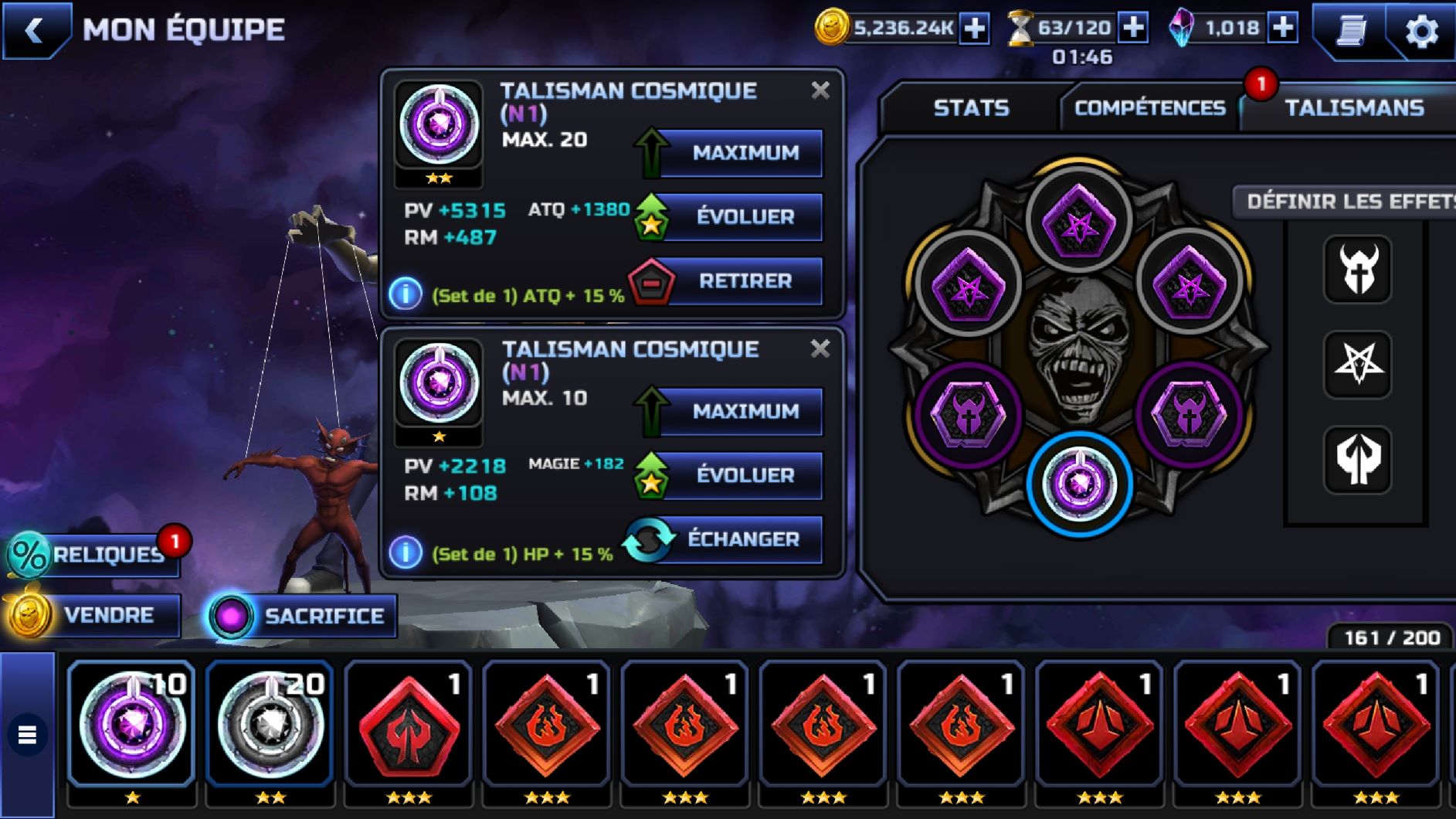Open the Compétences tab
Viewport: 1456px width, 819px height.
pos(1149,107)
